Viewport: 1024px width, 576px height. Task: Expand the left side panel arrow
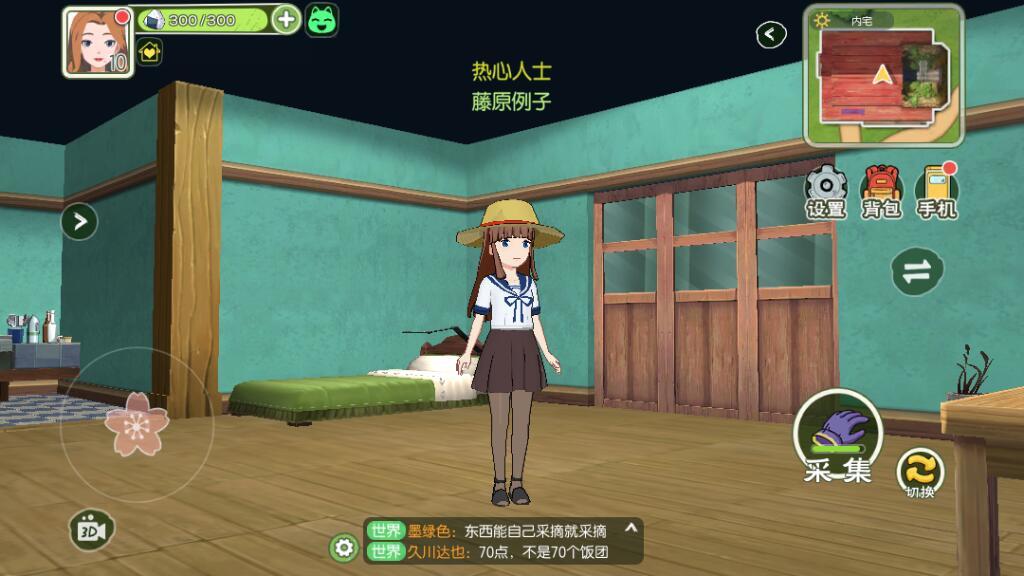click(79, 221)
